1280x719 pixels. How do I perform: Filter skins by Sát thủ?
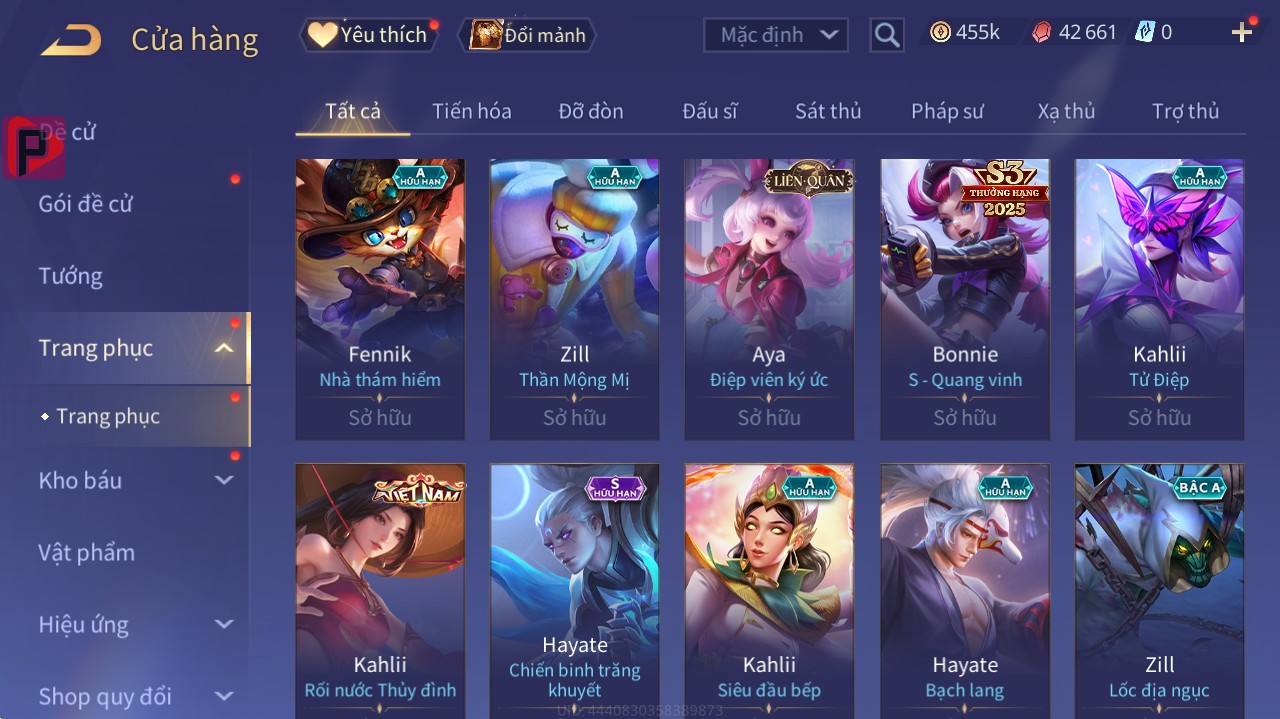click(x=827, y=111)
